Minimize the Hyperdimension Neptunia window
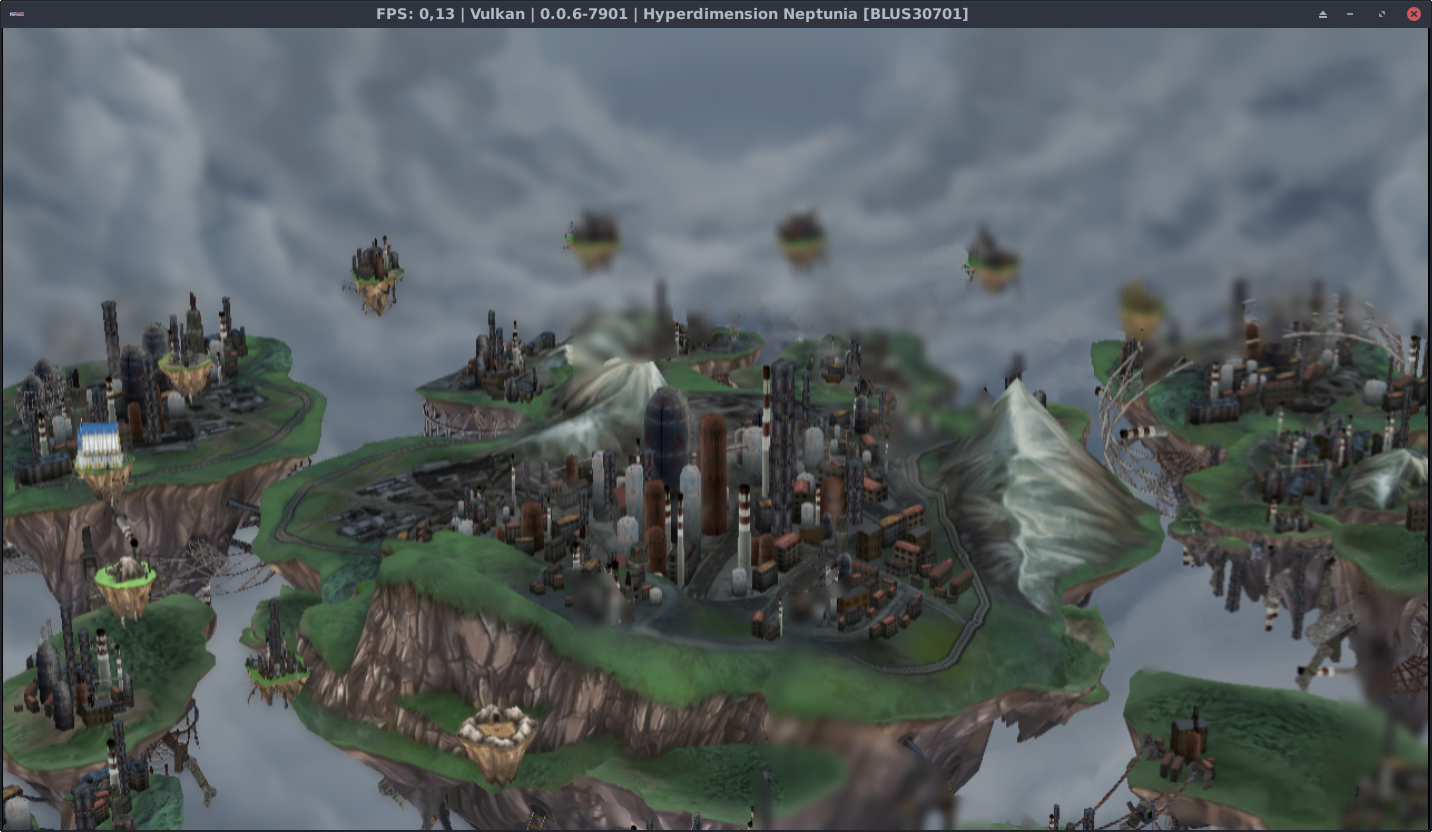Screen dimensions: 1432x832 (x=1351, y=14)
